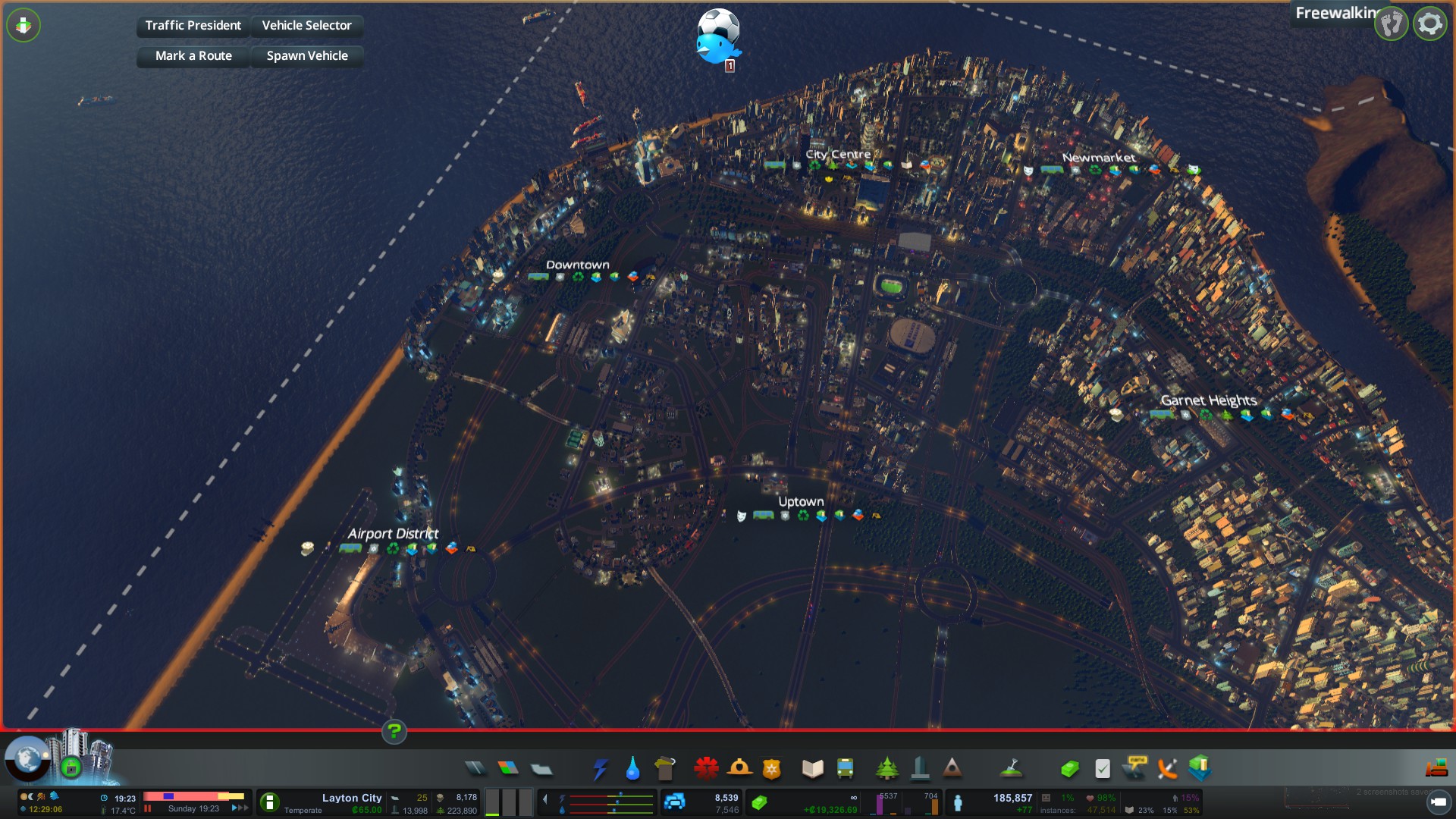The image size is (1456, 819).
Task: Open the Electricity lightning bolt menu
Action: tap(600, 769)
